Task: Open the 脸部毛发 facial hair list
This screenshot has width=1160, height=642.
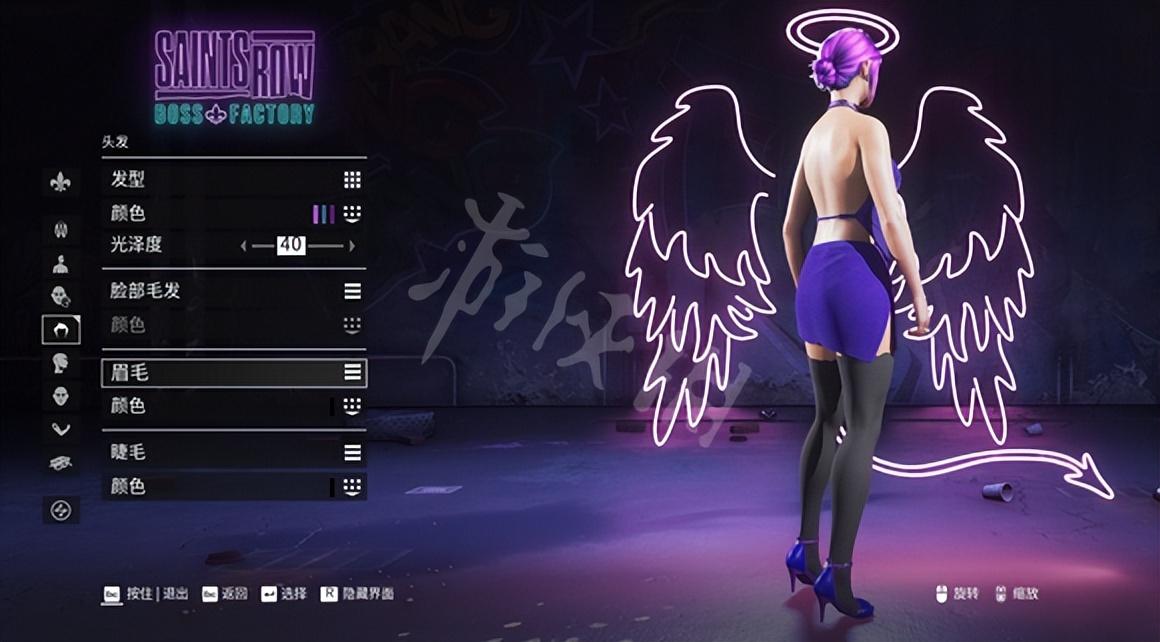Action: [234, 291]
